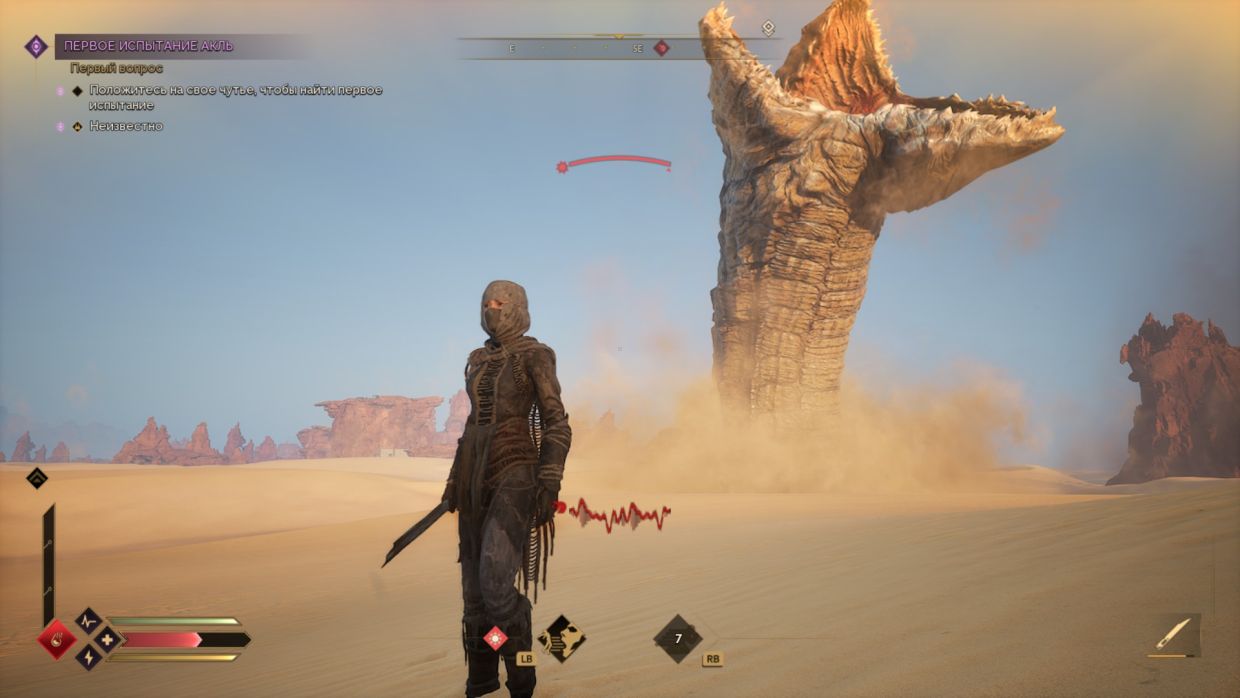Select the objective about finding the first trial
Viewport: 1240px width, 698px height.
pyautogui.click(x=235, y=97)
